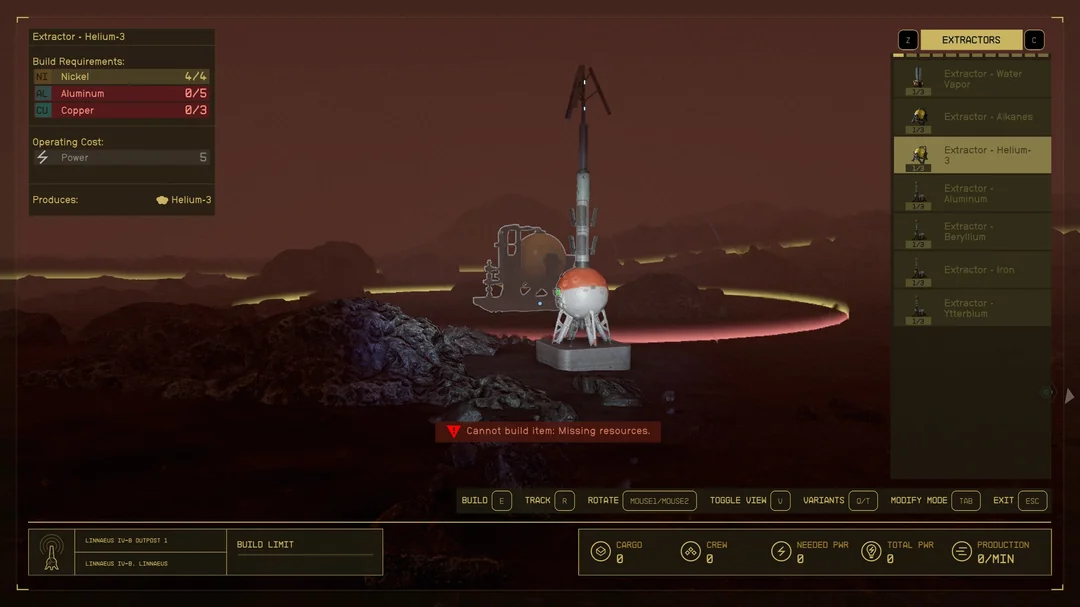Choose the Extractor - Alkanes entry
Image resolution: width=1080 pixels, height=607 pixels.
971,117
